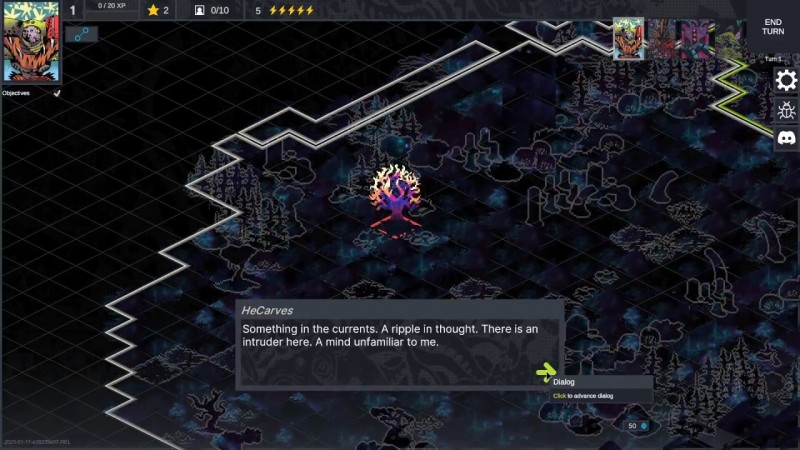Select the red tree faction portrait
The image size is (800, 450).
pos(662,40)
